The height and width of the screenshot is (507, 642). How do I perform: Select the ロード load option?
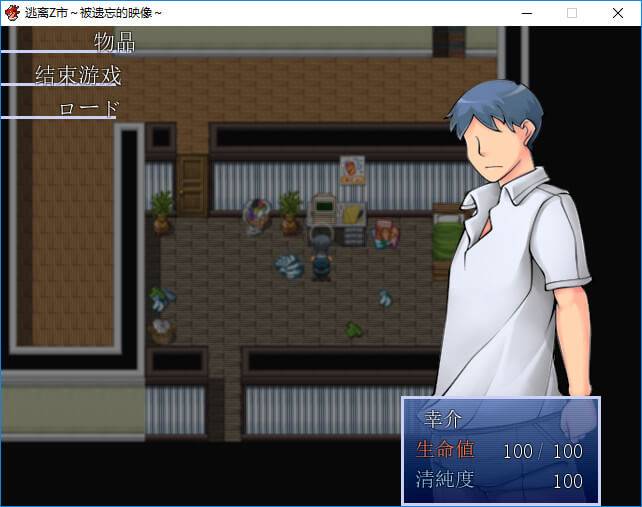(89, 108)
